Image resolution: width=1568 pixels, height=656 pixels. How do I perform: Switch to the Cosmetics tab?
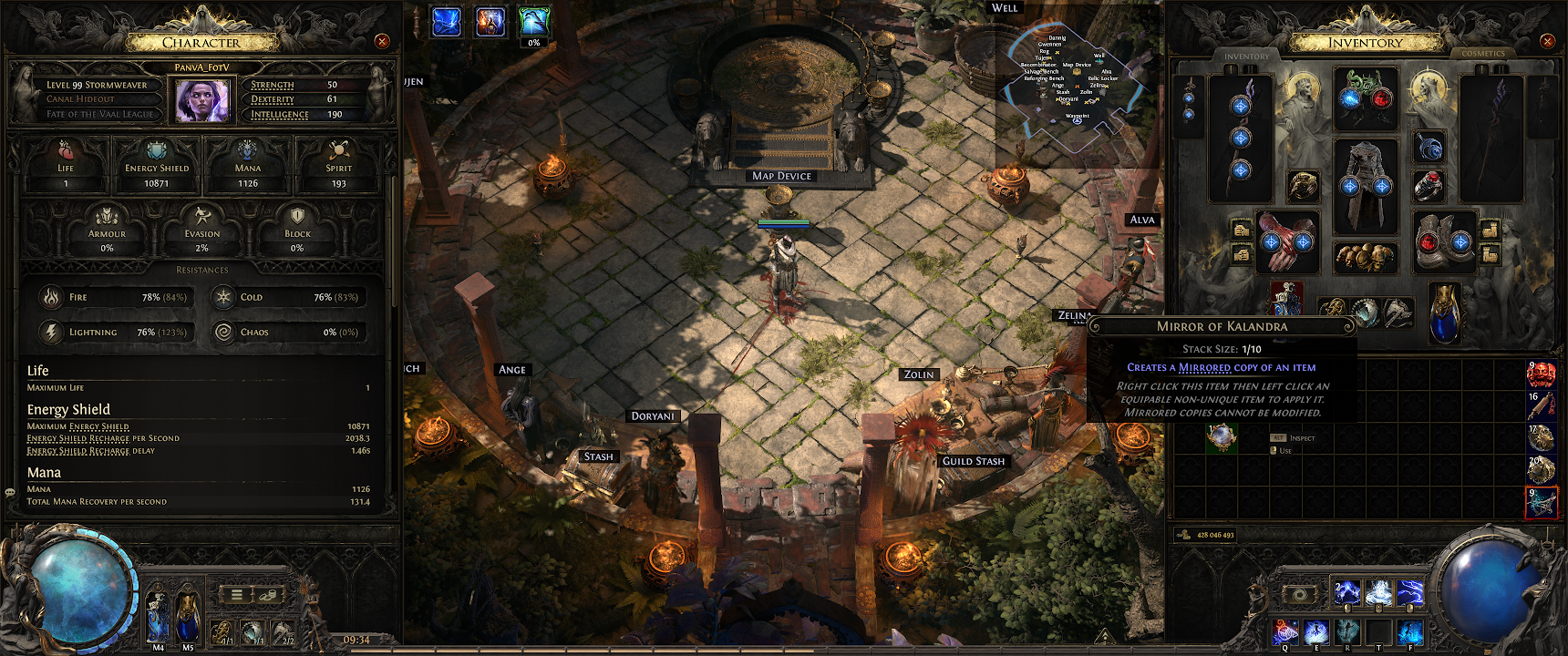click(x=1483, y=54)
